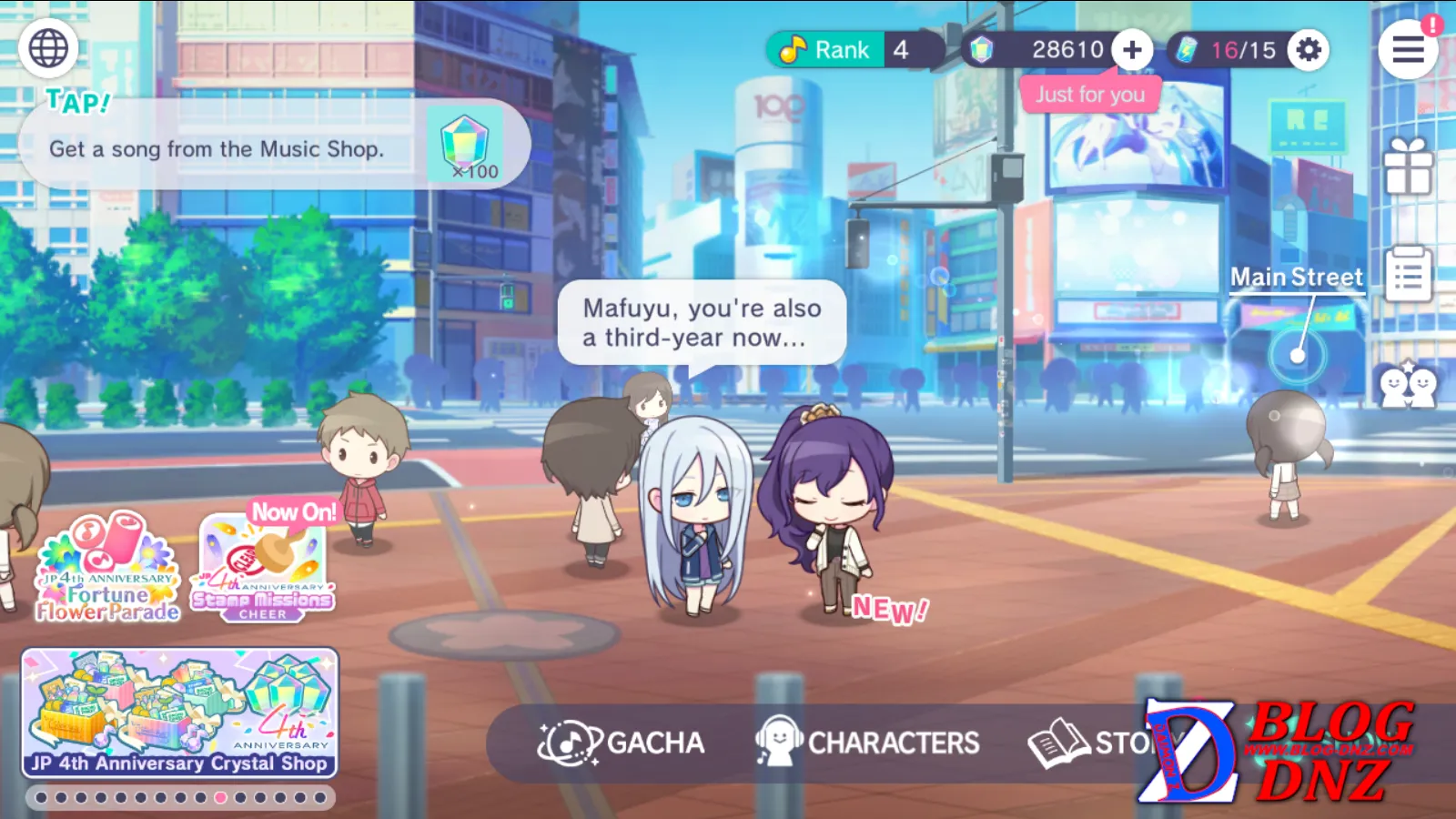
Task: Open the gift box presents
Action: [x=1408, y=168]
